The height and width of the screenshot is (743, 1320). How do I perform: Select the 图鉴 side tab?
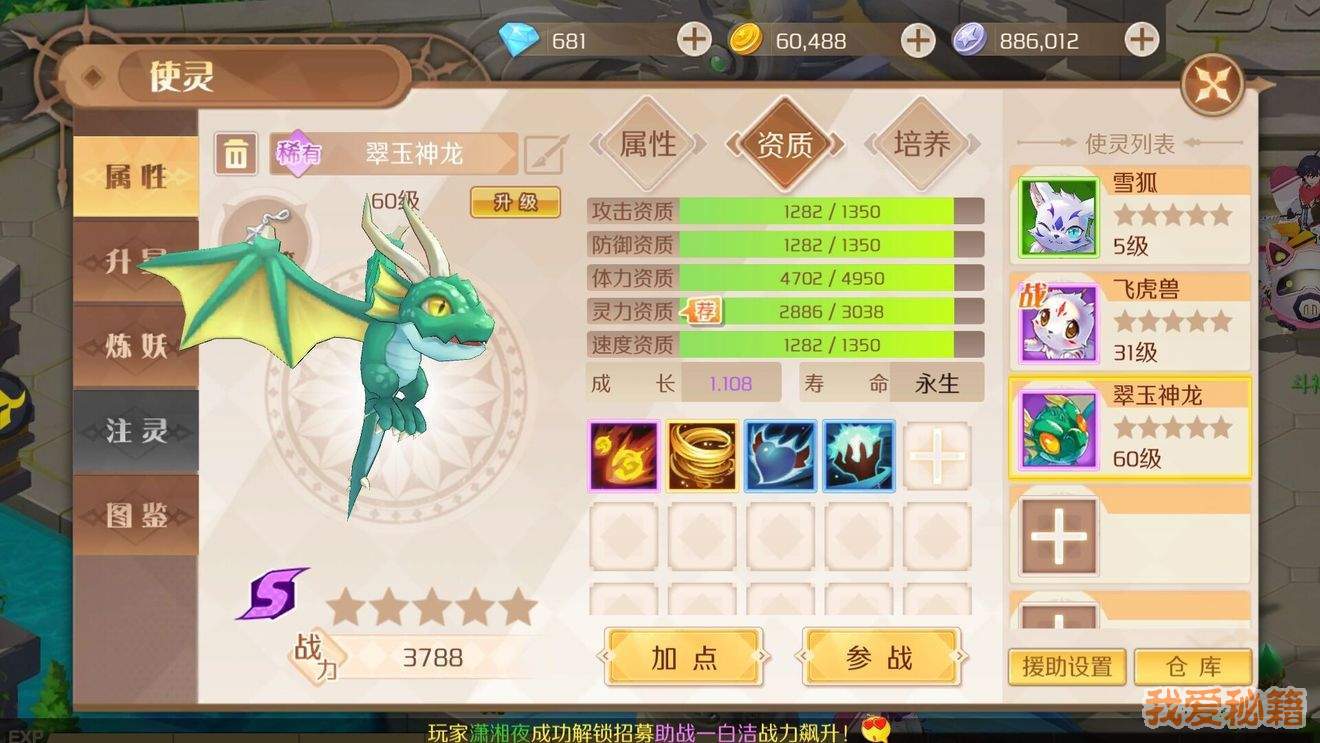[136, 515]
